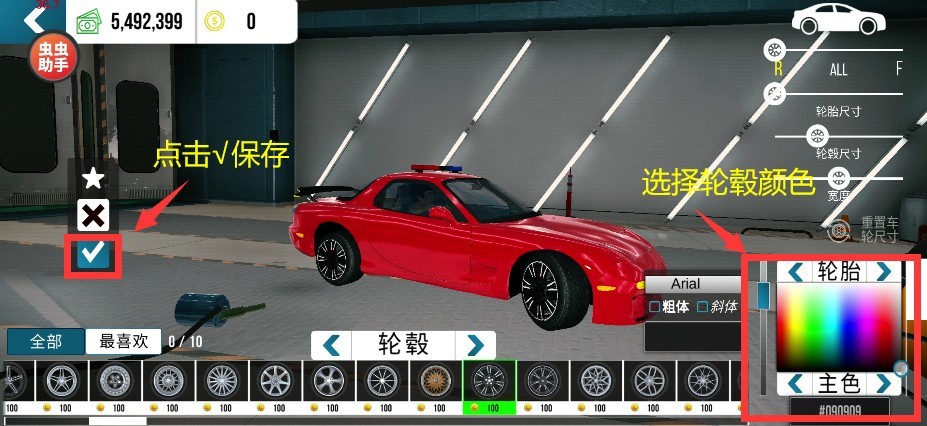Go to previous category left of 轮毂
Screen dimensions: 927x426
(x=331, y=345)
